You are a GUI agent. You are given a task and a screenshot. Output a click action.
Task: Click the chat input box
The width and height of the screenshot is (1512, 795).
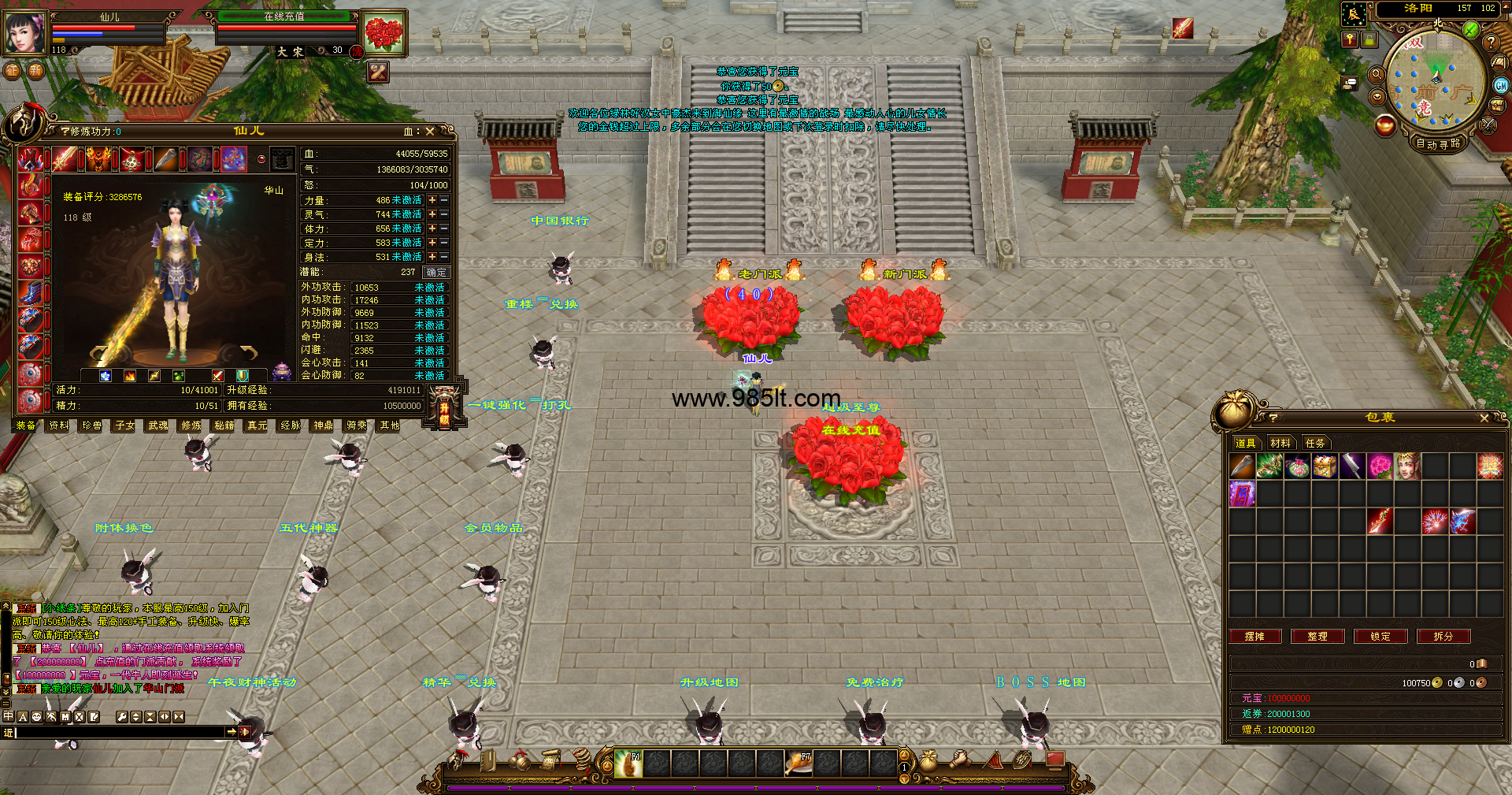[118, 733]
